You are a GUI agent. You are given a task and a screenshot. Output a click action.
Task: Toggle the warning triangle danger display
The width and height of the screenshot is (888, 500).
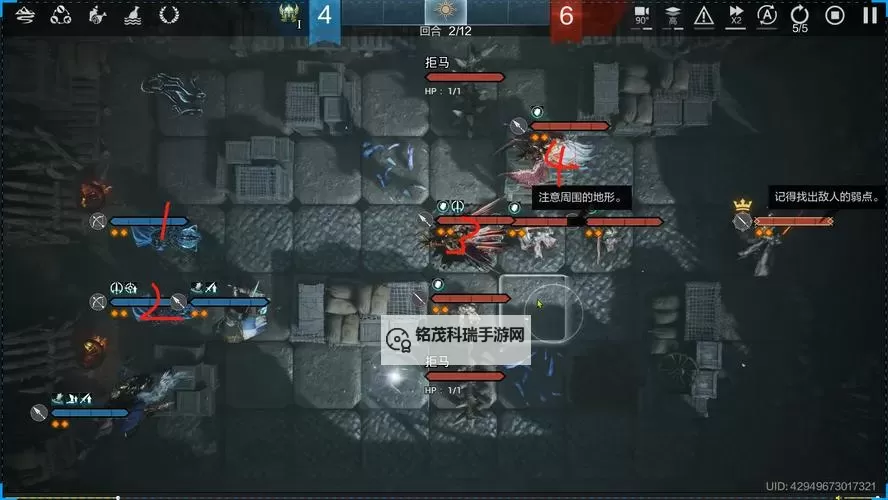[704, 15]
